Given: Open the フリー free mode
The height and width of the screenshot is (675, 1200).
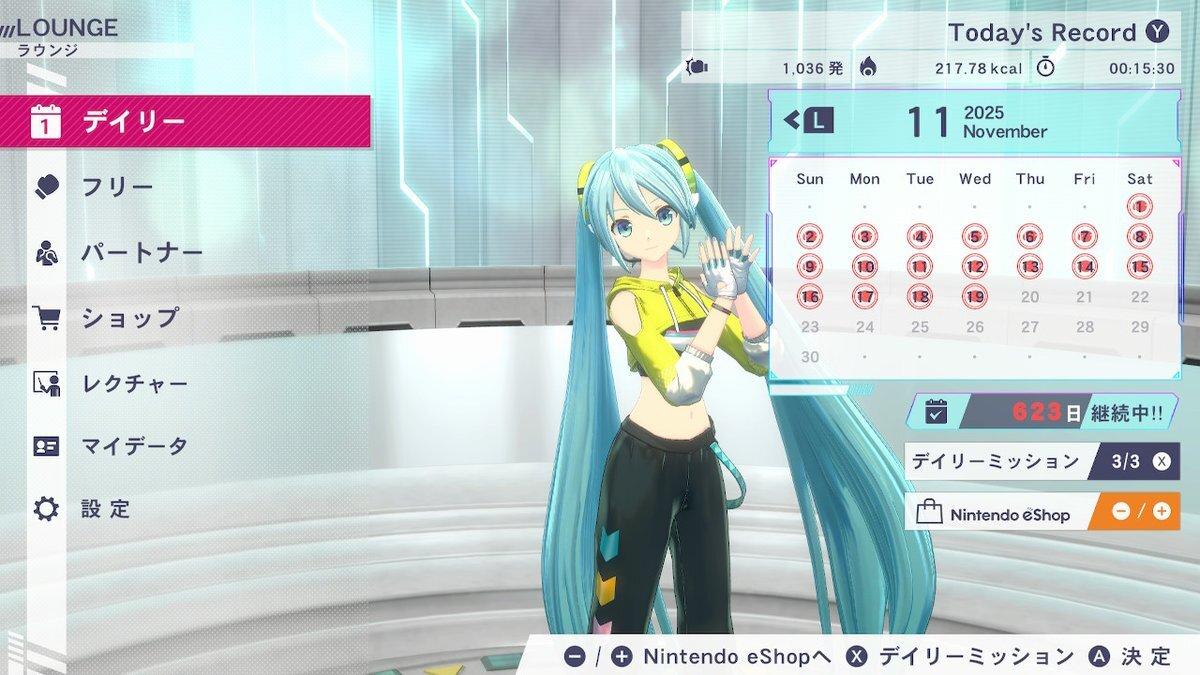Looking at the screenshot, I should tap(185, 187).
